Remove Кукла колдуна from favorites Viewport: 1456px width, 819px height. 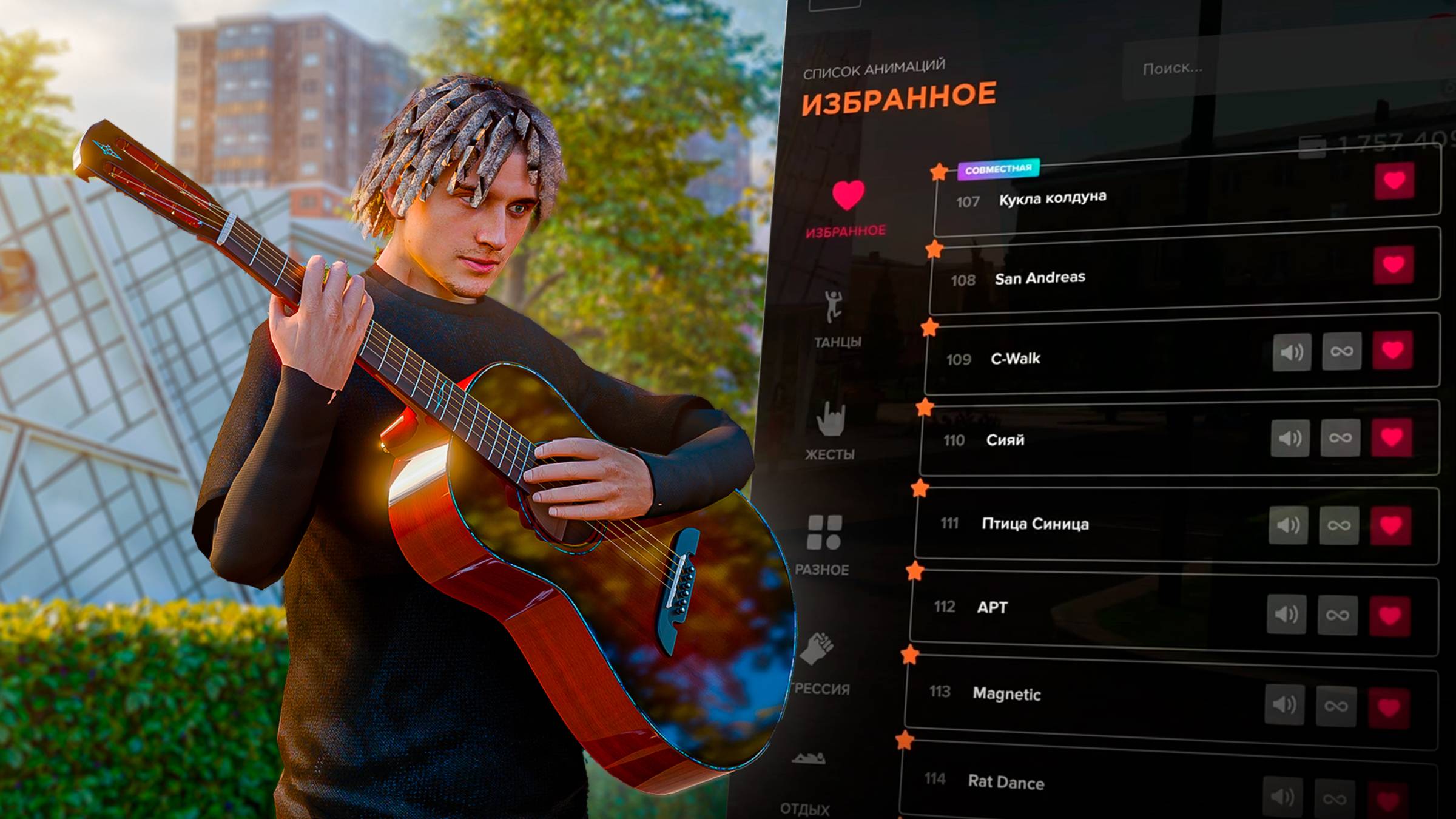[x=1394, y=180]
